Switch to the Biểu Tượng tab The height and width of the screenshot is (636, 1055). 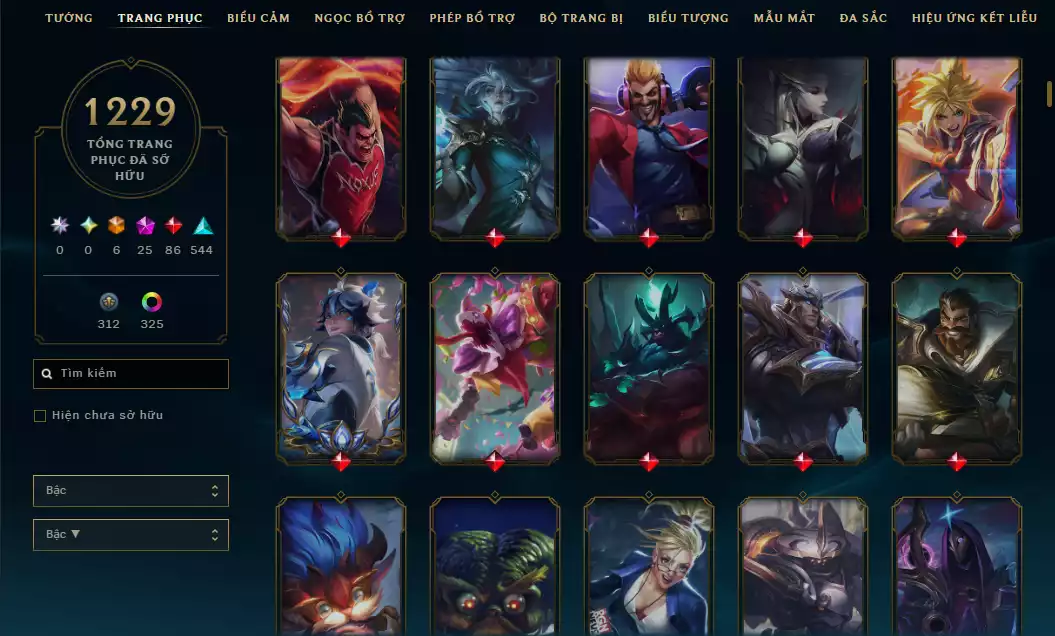(x=688, y=18)
